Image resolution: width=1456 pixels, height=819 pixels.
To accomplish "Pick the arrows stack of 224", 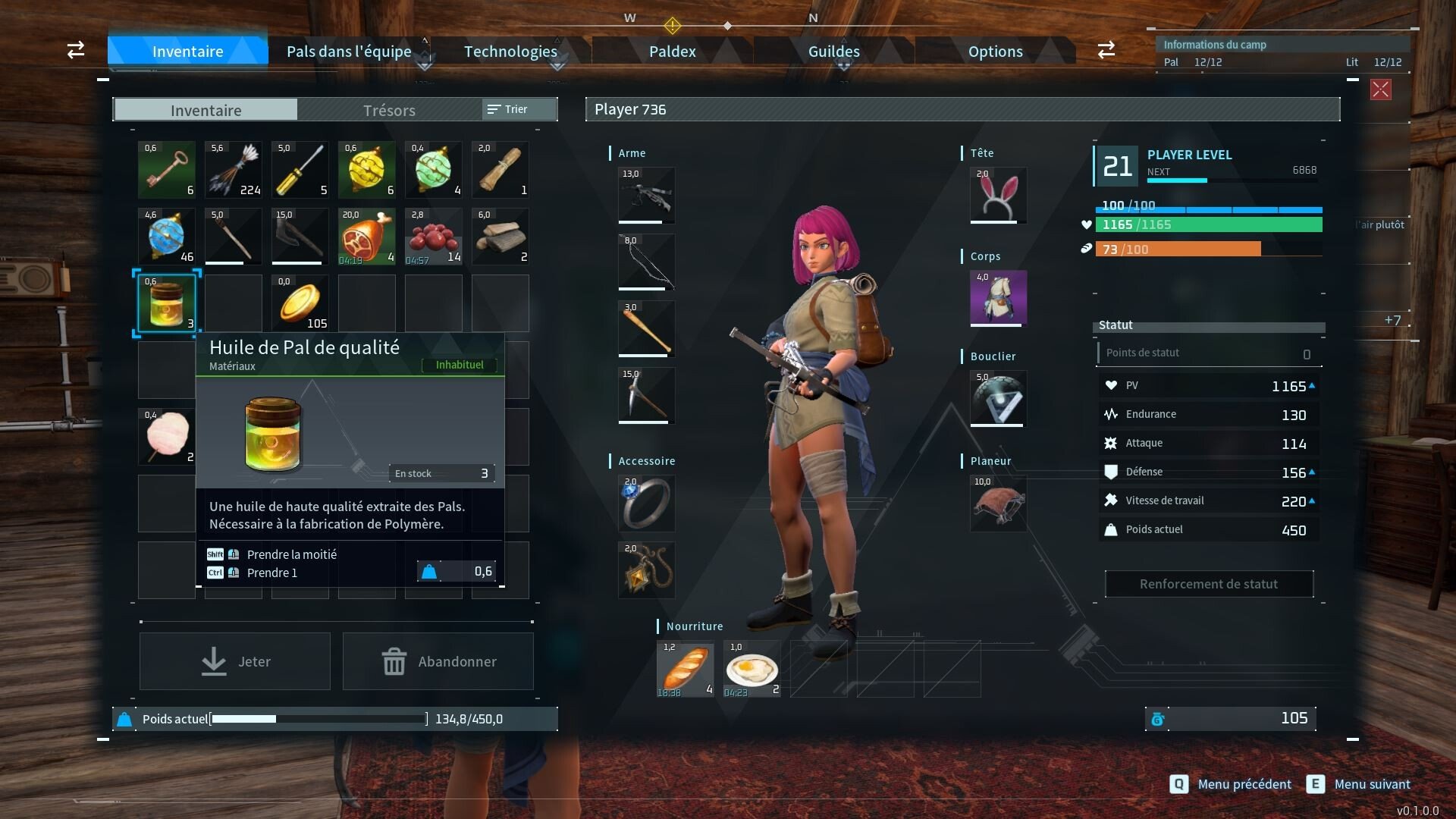I will pyautogui.click(x=234, y=170).
